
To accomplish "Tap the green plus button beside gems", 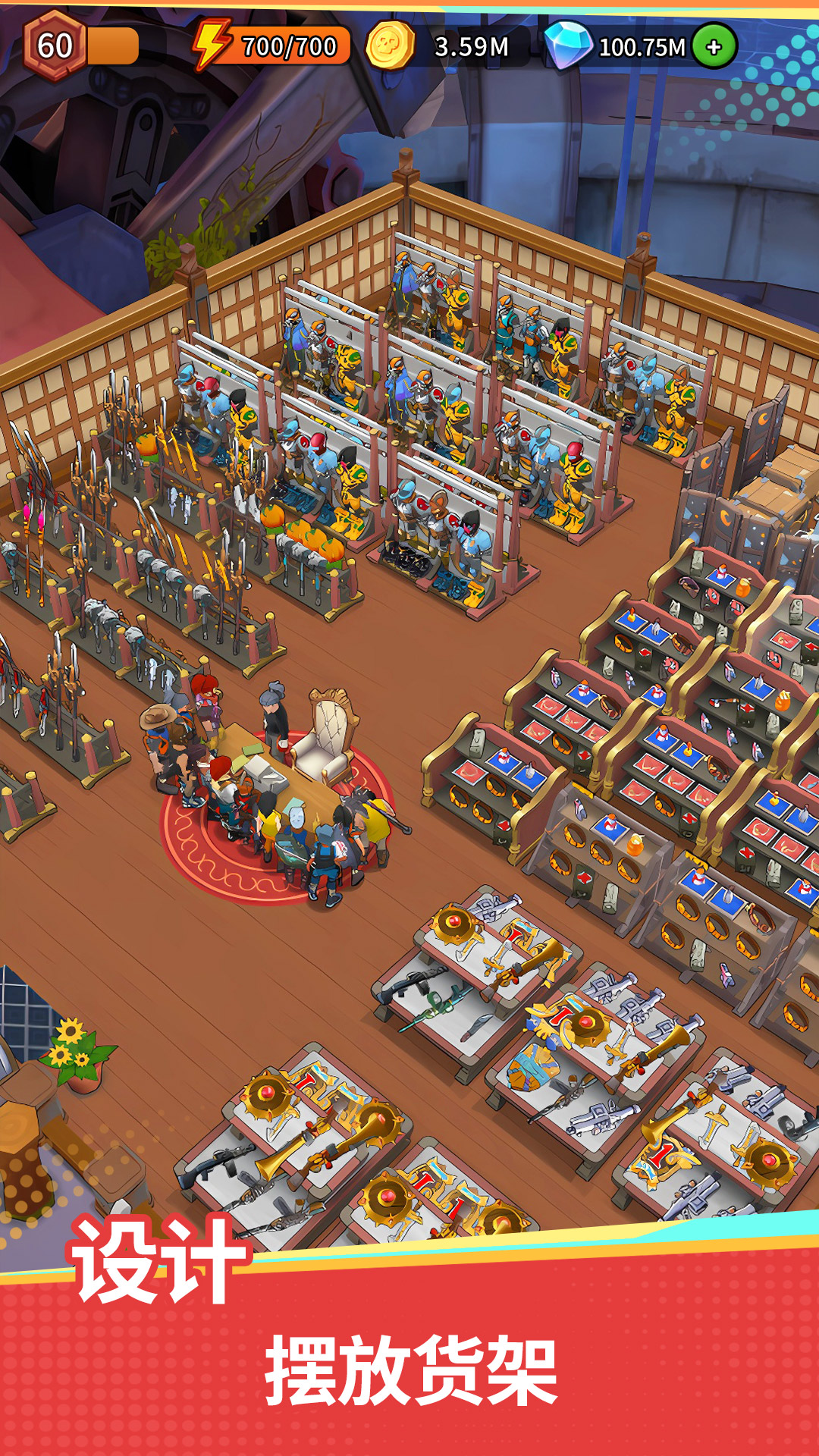I will click(714, 47).
